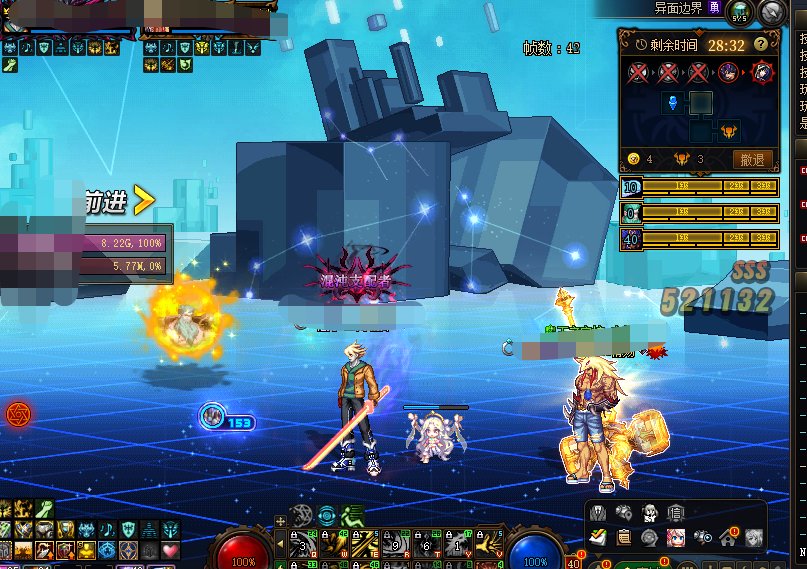Viewport: 807px width, 569px height.
Task: Click the blue swirl icon above skill bar
Action: point(327,516)
